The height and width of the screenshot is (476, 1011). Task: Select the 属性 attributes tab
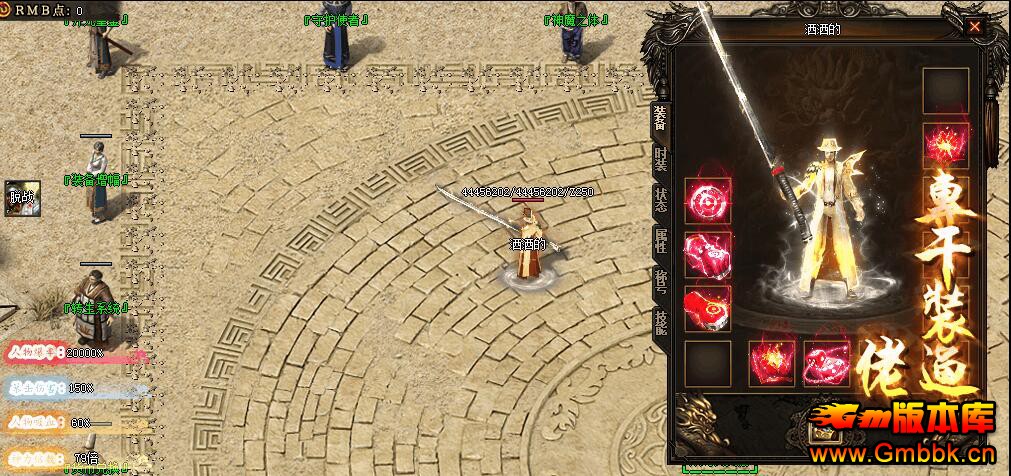click(660, 240)
